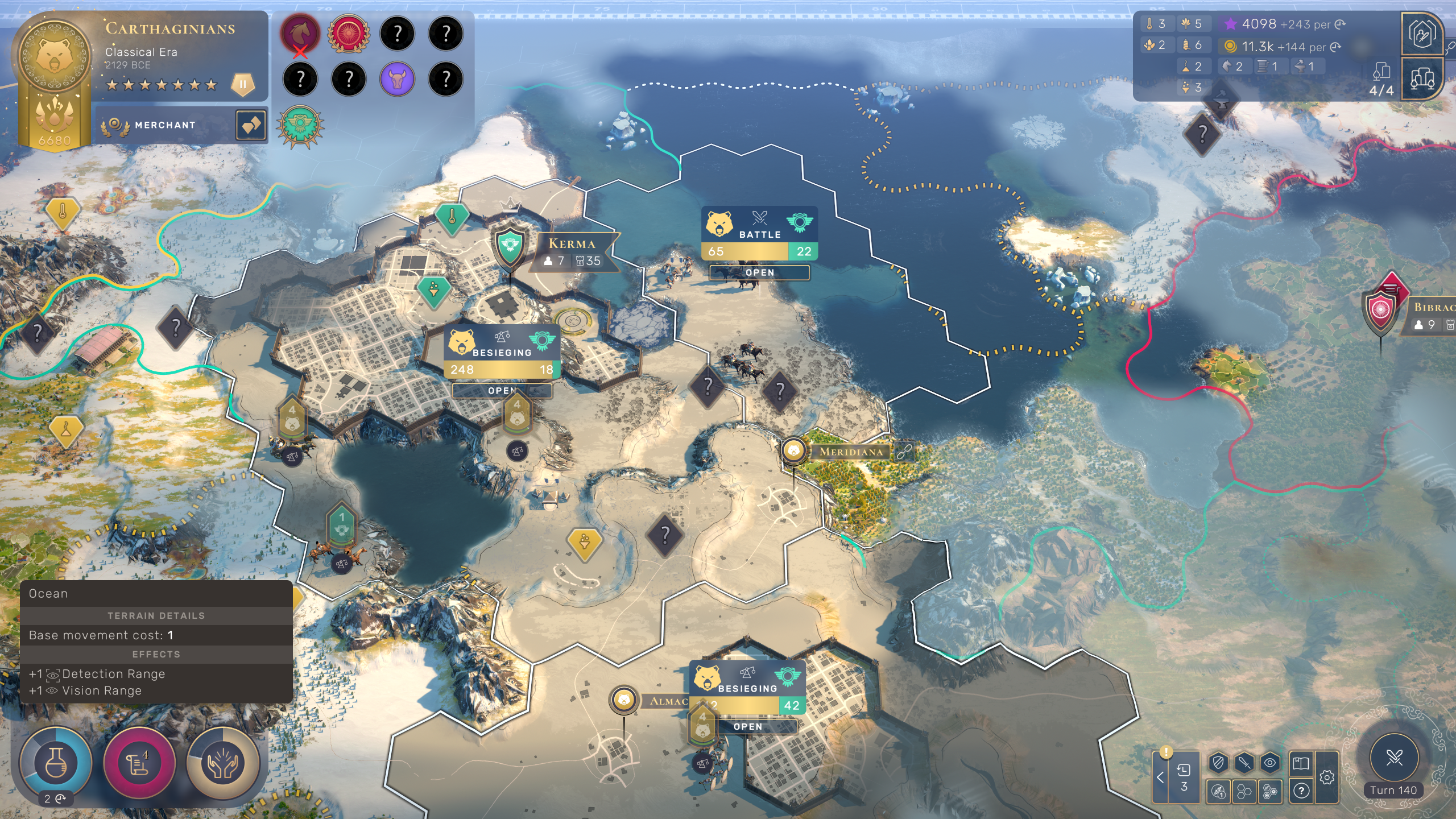
Task: Select the Meridiana city label
Action: 851,452
